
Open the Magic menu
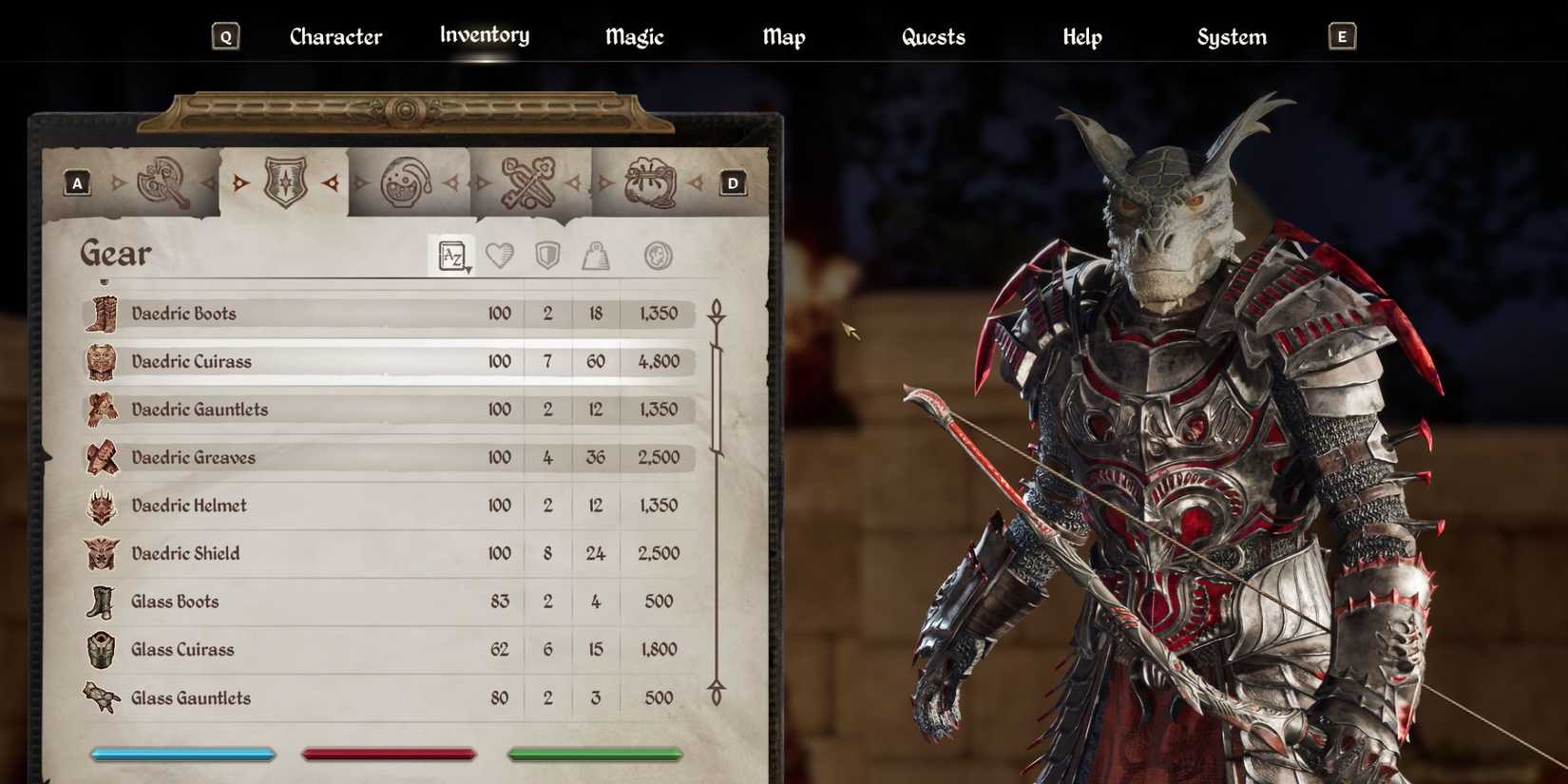(x=633, y=36)
